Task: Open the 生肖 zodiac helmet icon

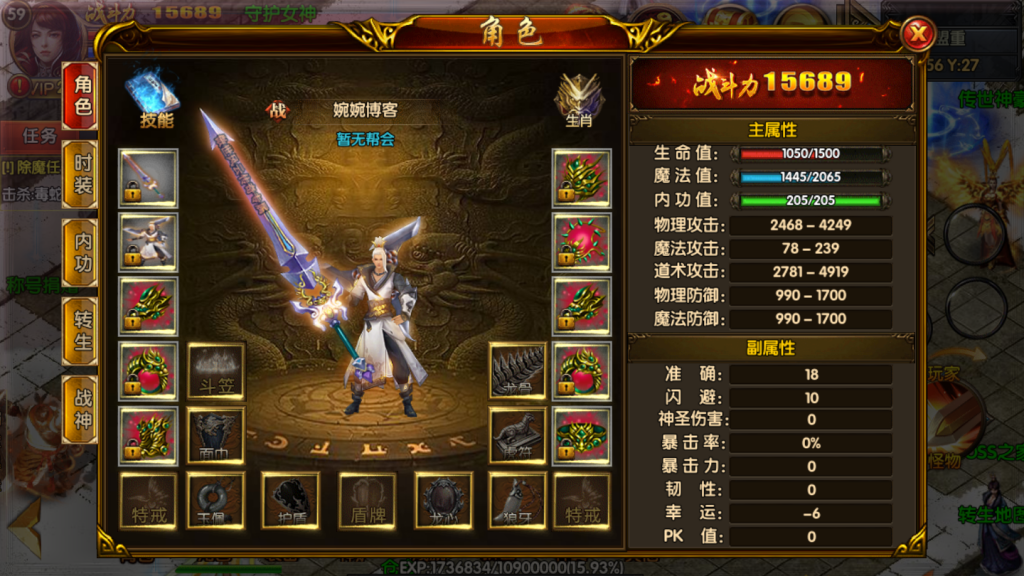Action: coord(579,100)
